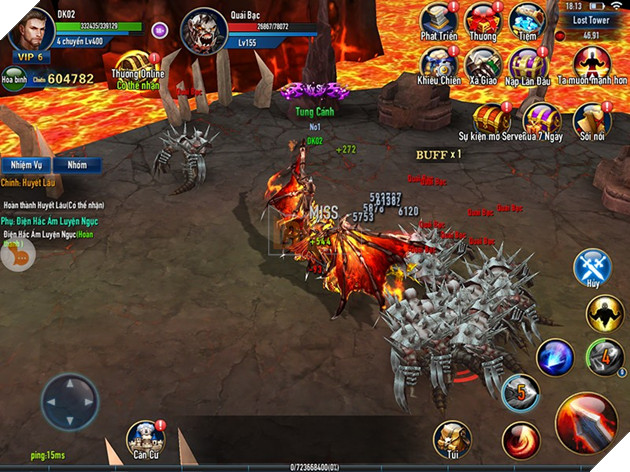Open the Nạp Lần Đầu chest
630x472 pixels.
point(527,64)
